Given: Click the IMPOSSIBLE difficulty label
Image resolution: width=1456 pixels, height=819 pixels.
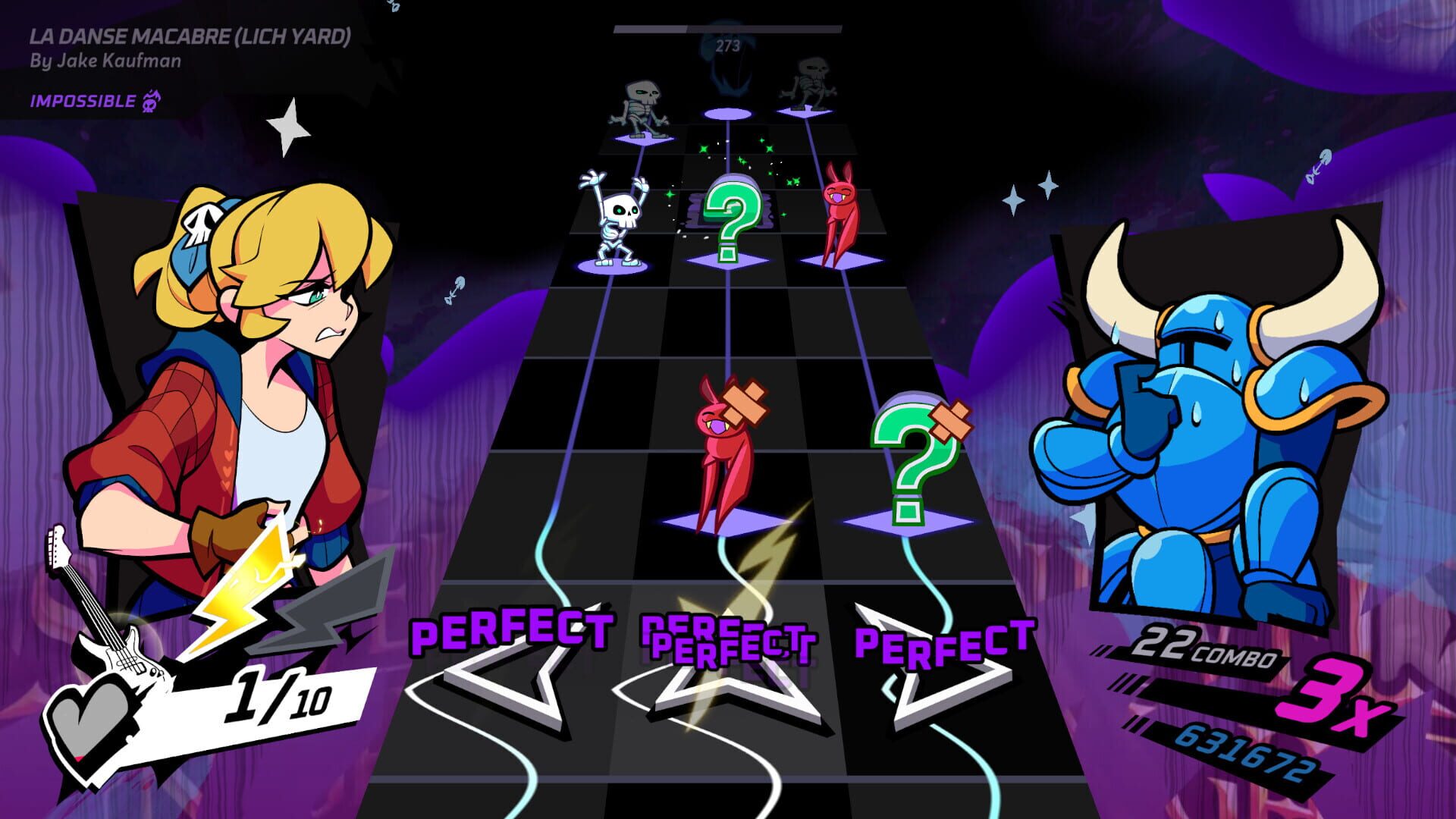Looking at the screenshot, I should pos(83,99).
